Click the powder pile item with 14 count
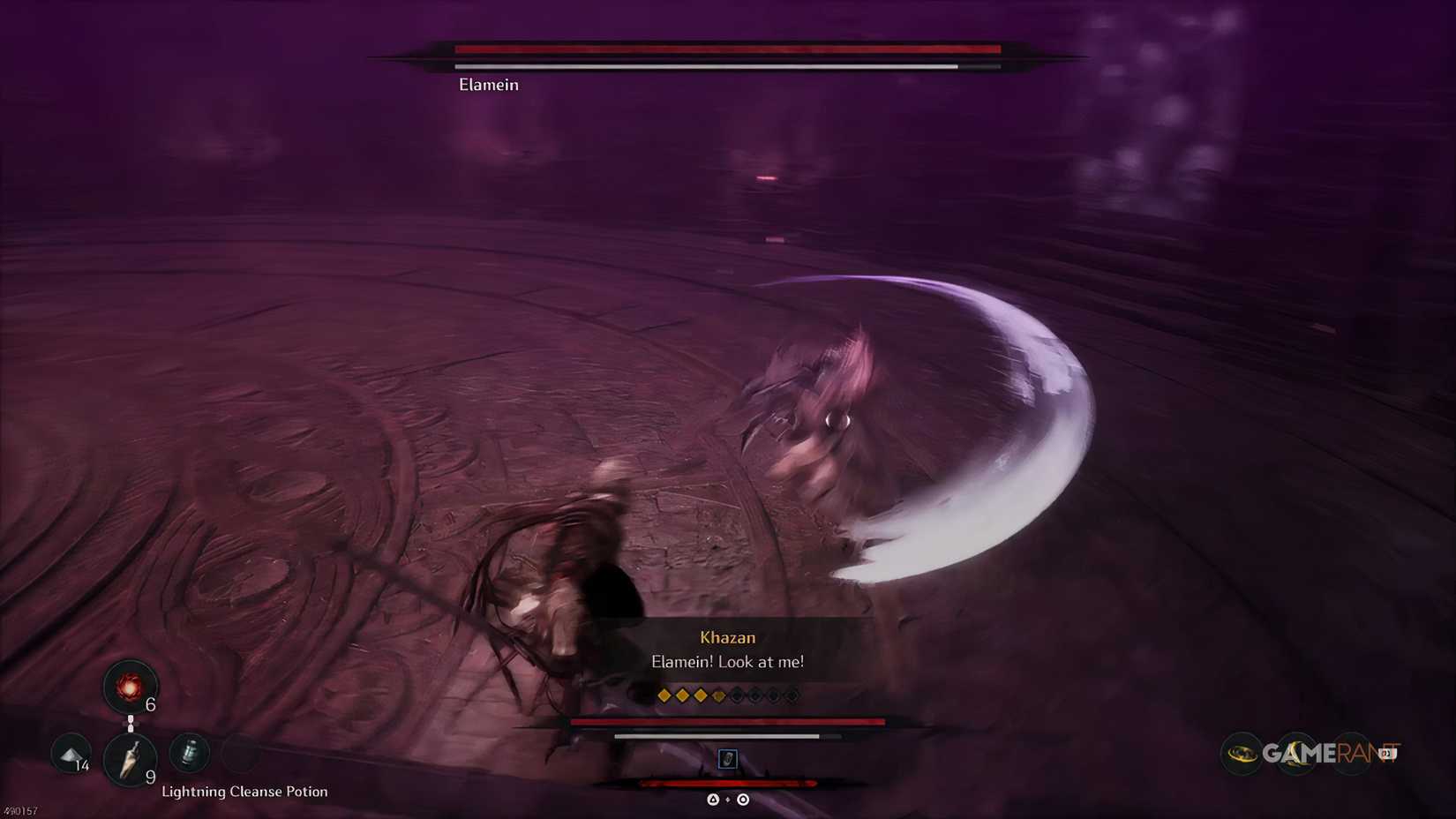This screenshot has width=1456, height=819. (x=70, y=756)
